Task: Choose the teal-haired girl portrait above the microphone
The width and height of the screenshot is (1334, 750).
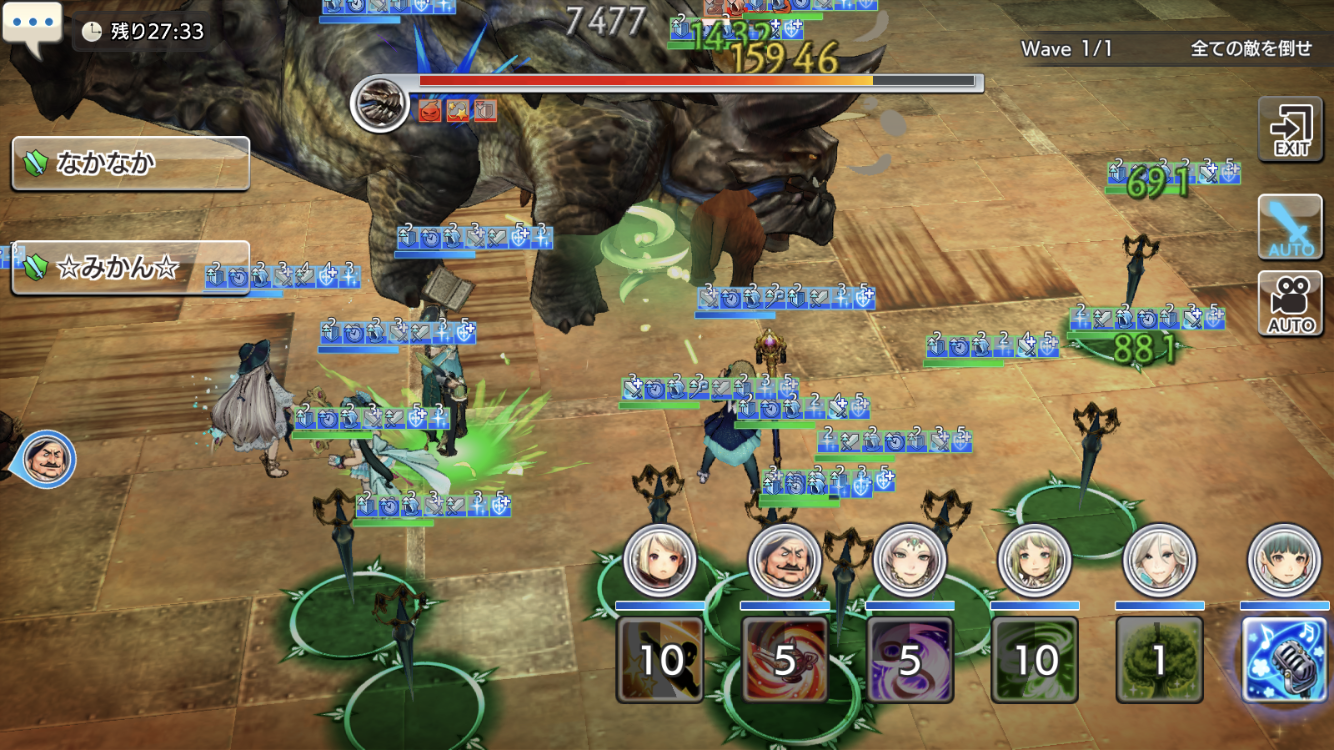Action: [x=1284, y=560]
